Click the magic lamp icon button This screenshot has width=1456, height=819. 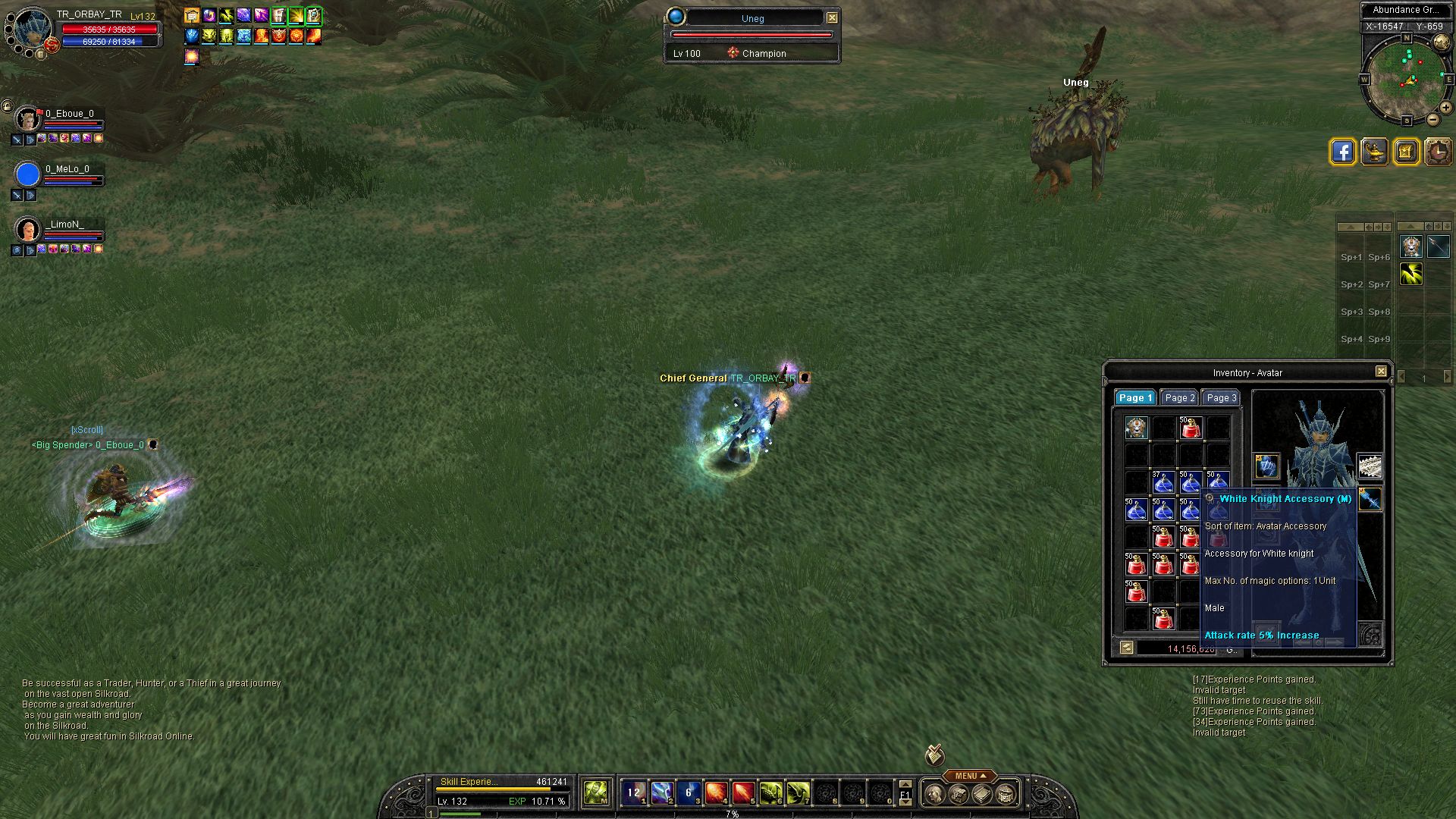click(x=1374, y=152)
